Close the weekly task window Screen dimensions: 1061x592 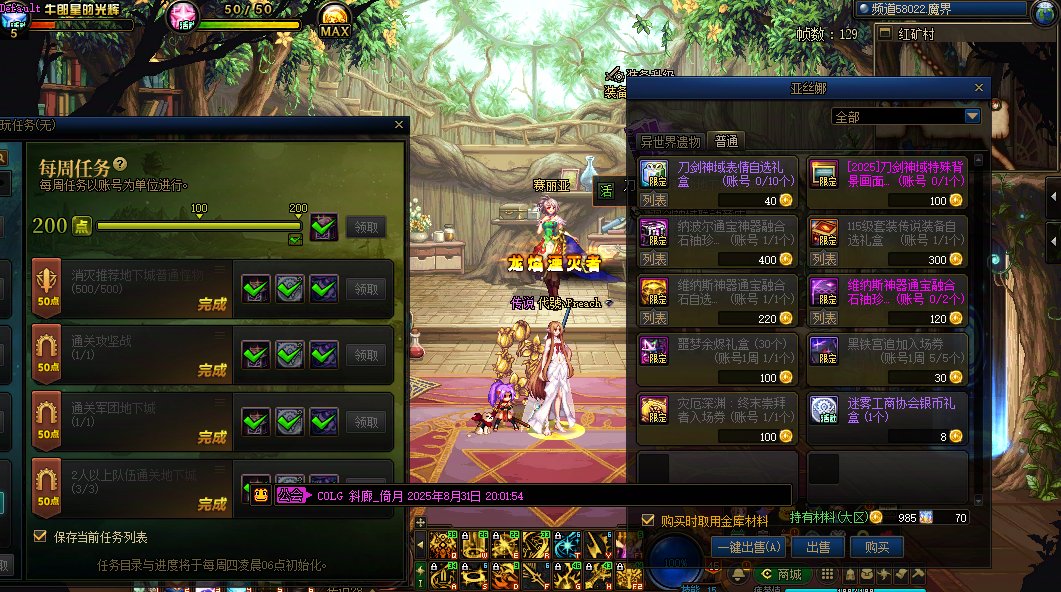point(399,125)
